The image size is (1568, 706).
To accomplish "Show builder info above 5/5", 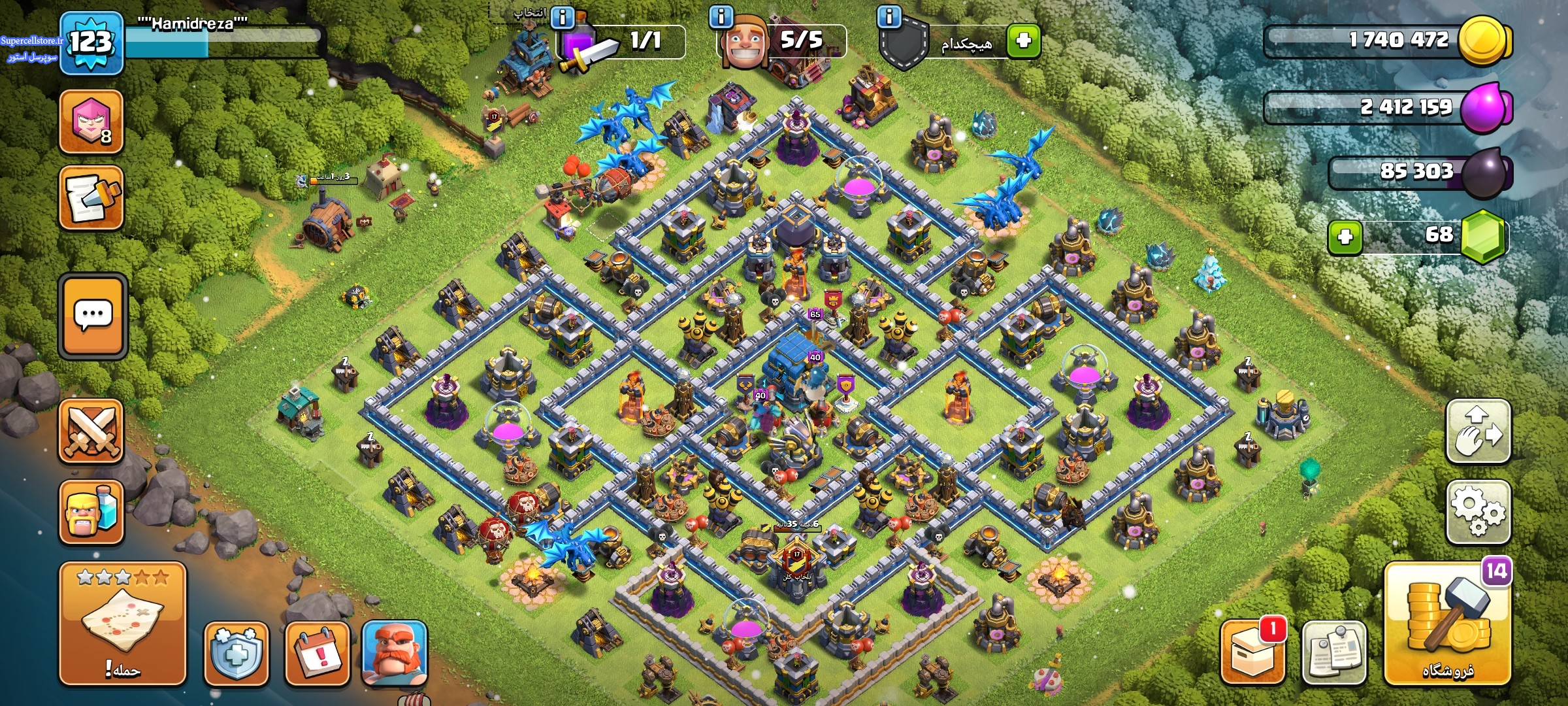I will click(x=721, y=16).
